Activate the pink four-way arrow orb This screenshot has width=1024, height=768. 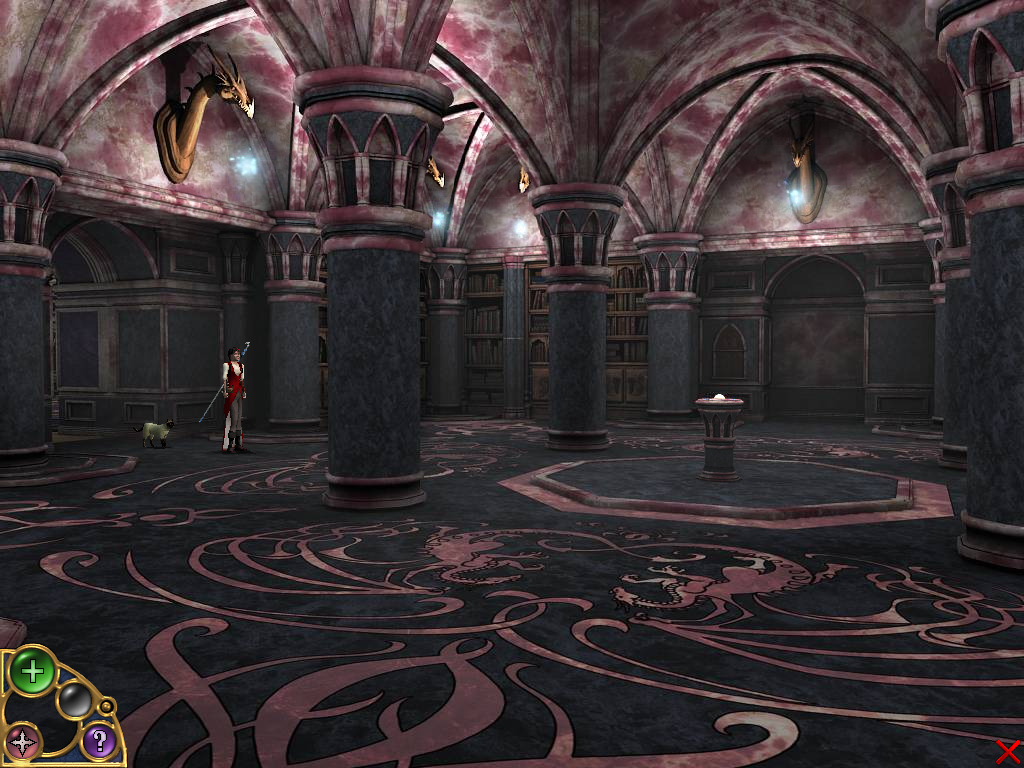tap(22, 741)
